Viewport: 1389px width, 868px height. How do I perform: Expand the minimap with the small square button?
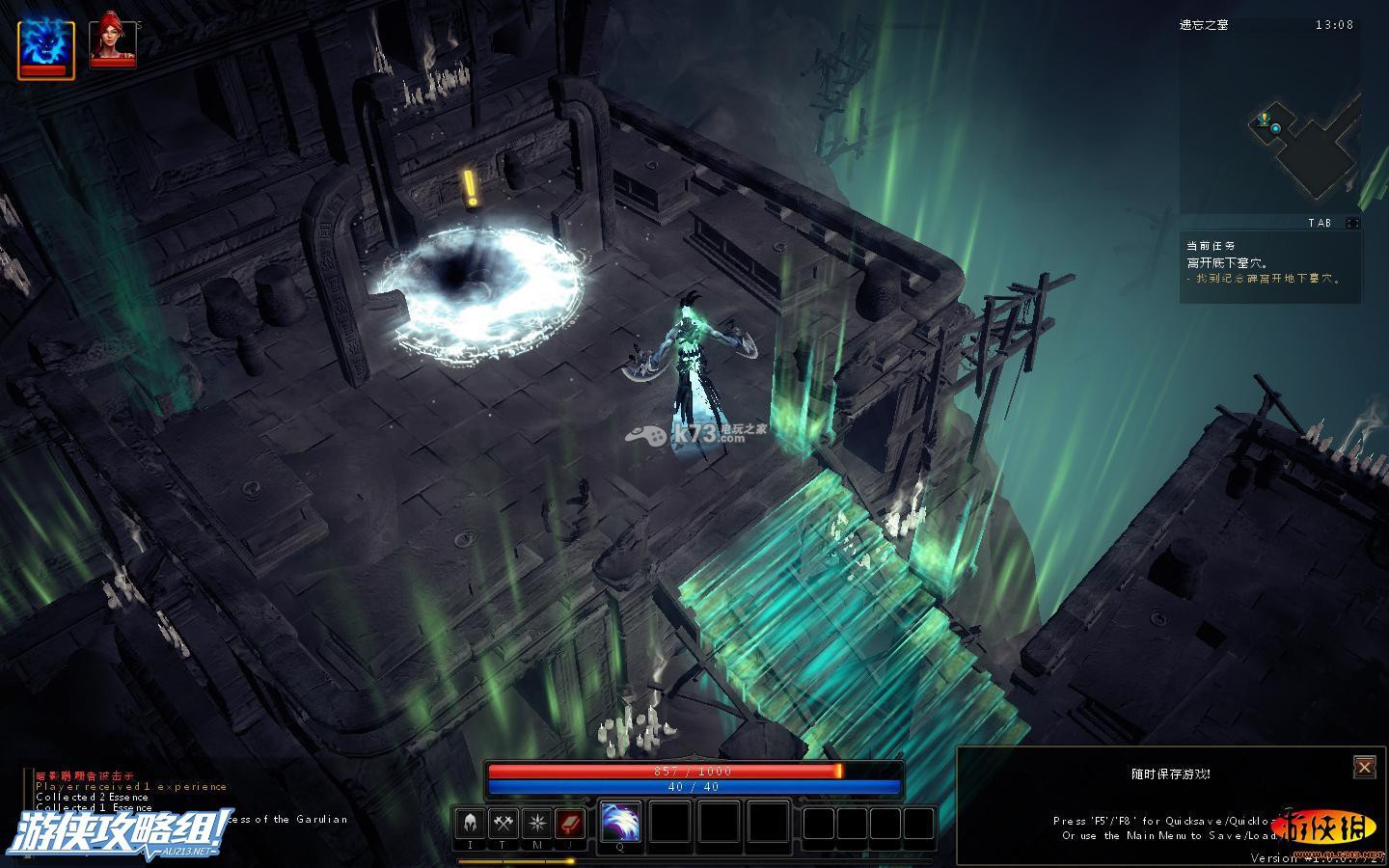[1353, 223]
